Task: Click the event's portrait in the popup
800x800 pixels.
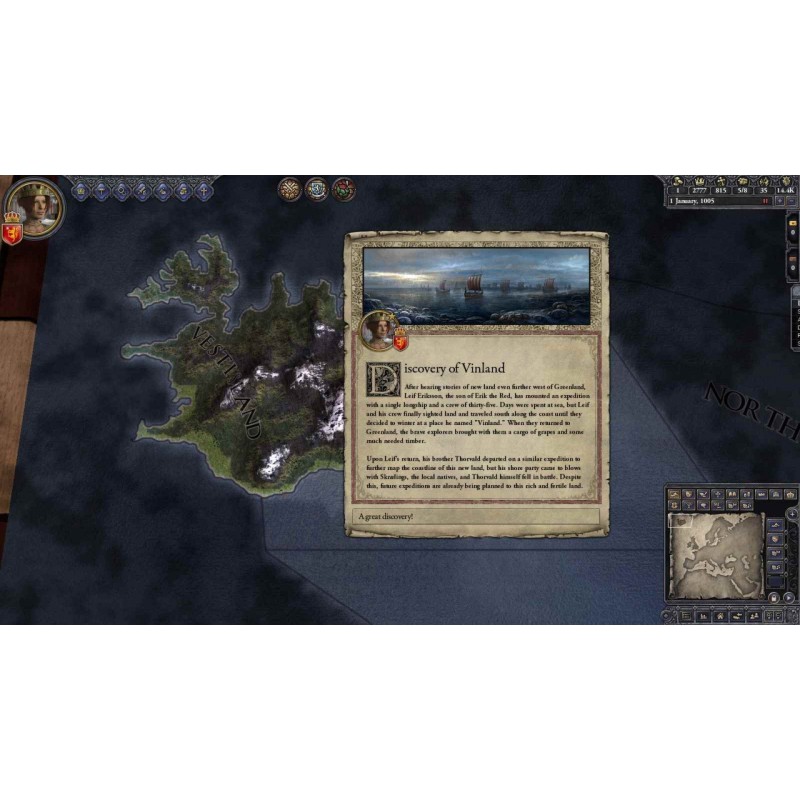Action: pyautogui.click(x=379, y=327)
